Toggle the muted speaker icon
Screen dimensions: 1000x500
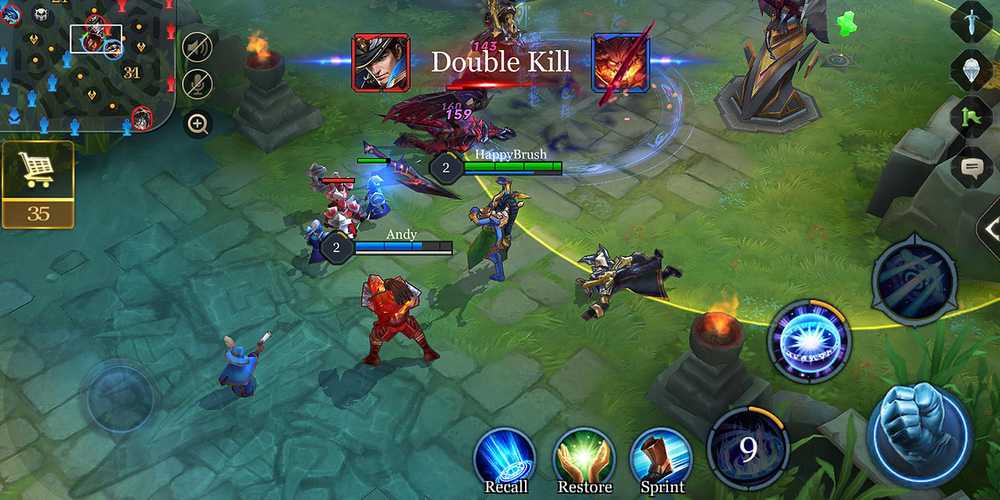point(198,48)
